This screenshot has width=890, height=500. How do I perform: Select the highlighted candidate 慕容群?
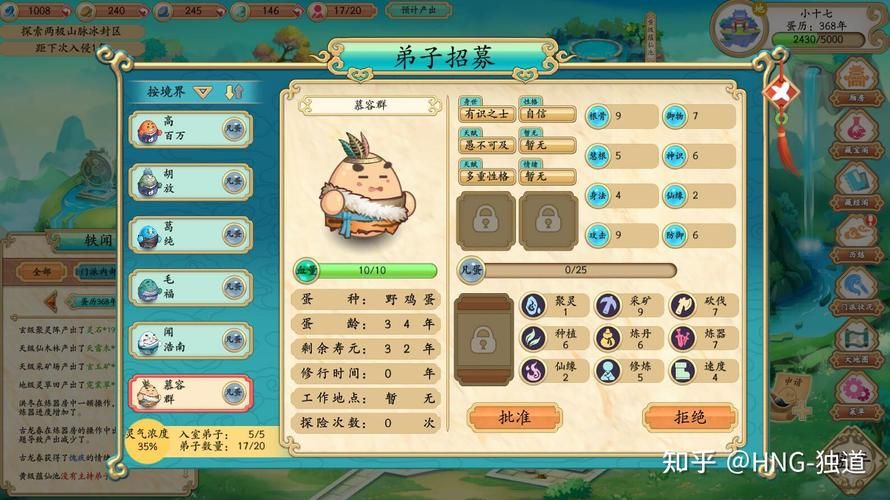pyautogui.click(x=190, y=394)
